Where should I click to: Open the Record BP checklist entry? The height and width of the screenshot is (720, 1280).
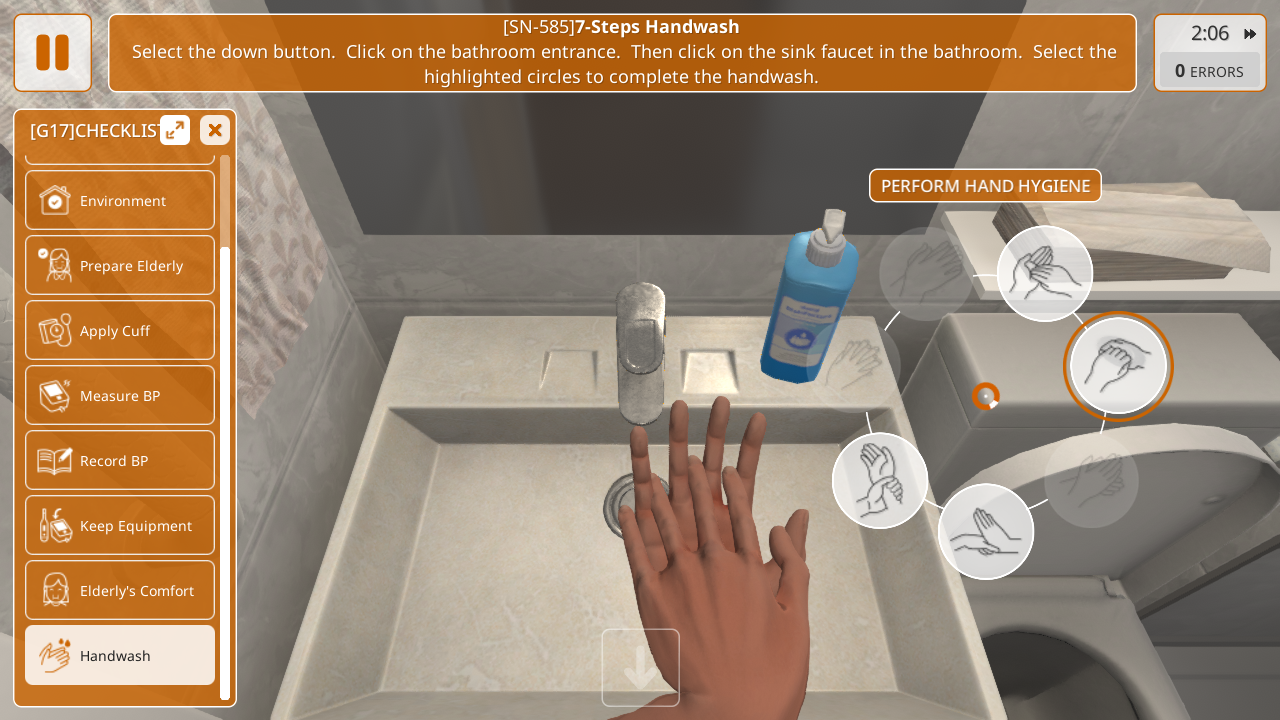[x=120, y=460]
